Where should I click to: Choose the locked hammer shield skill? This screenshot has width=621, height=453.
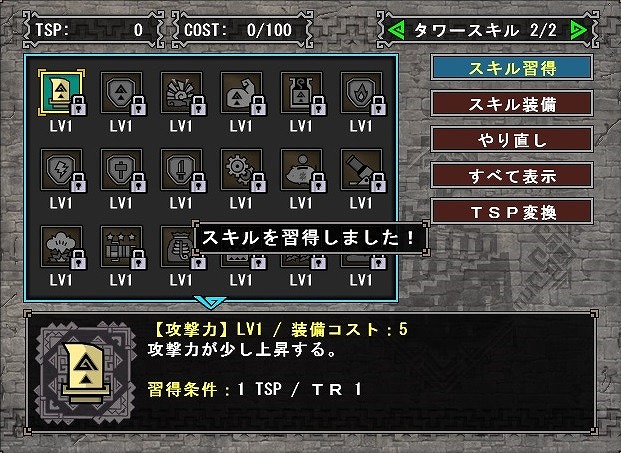tap(121, 169)
